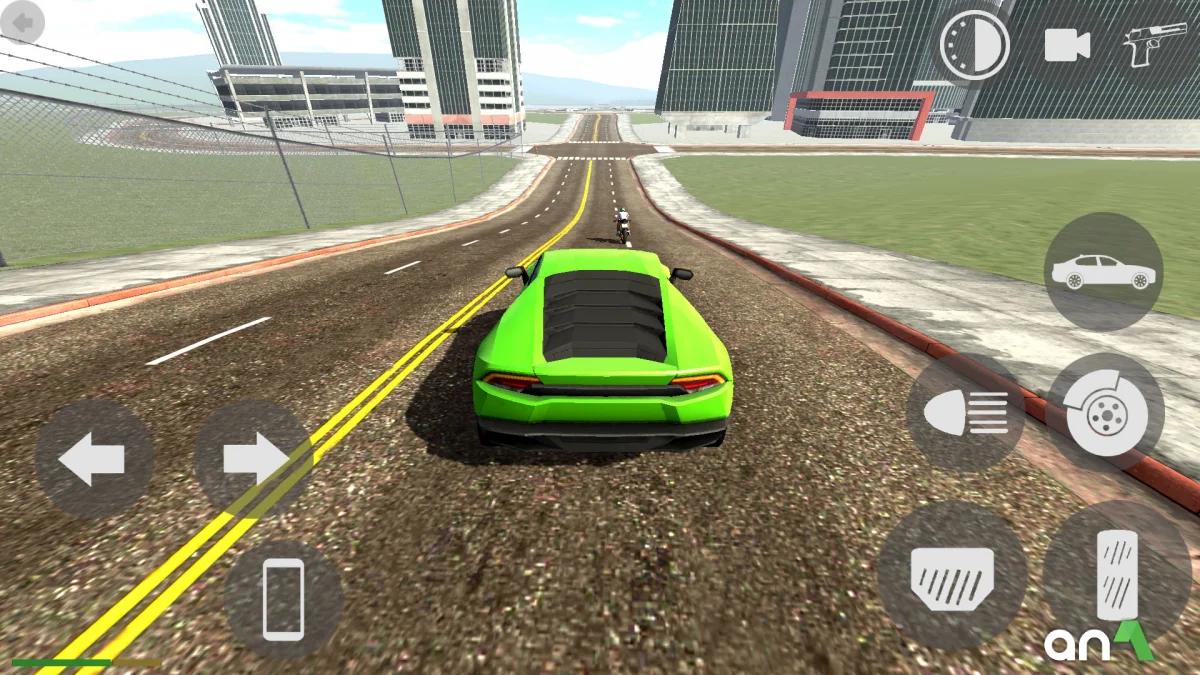The image size is (1200, 675).
Task: Step on the gas pedal
Action: 1117,575
